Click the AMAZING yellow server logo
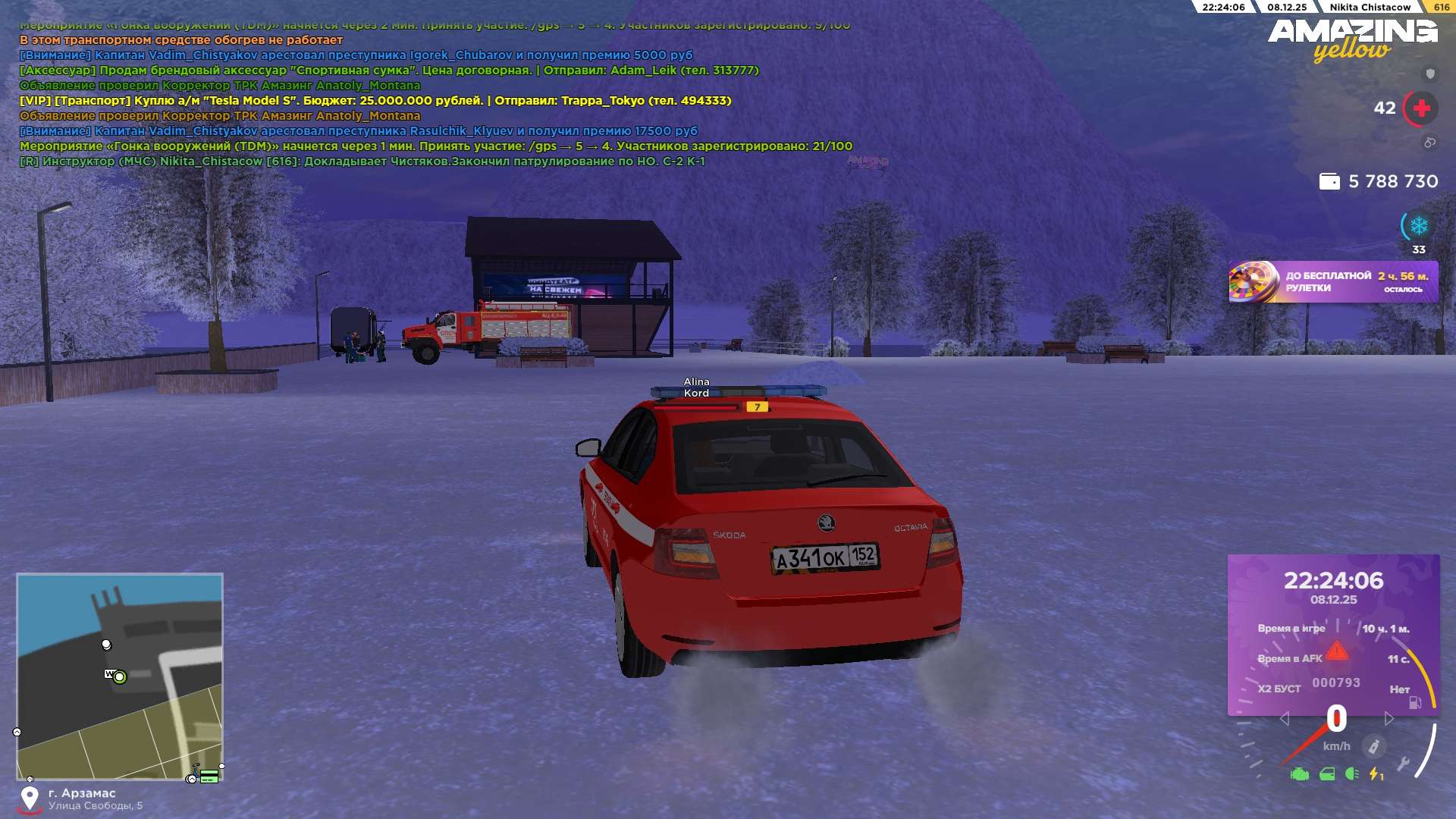Image resolution: width=1456 pixels, height=819 pixels. coord(1352,39)
